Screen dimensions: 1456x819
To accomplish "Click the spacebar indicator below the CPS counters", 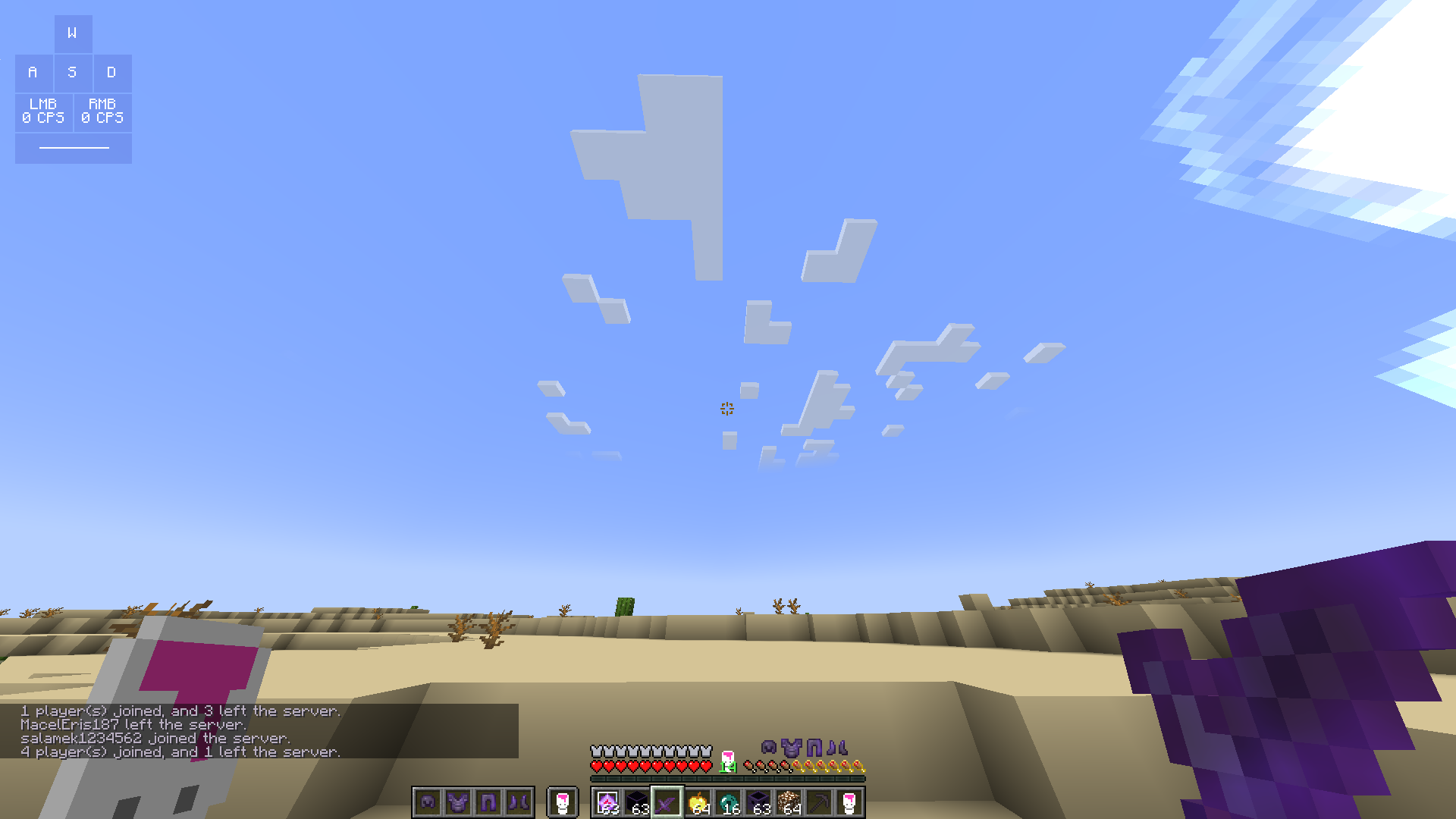I will coord(73,149).
